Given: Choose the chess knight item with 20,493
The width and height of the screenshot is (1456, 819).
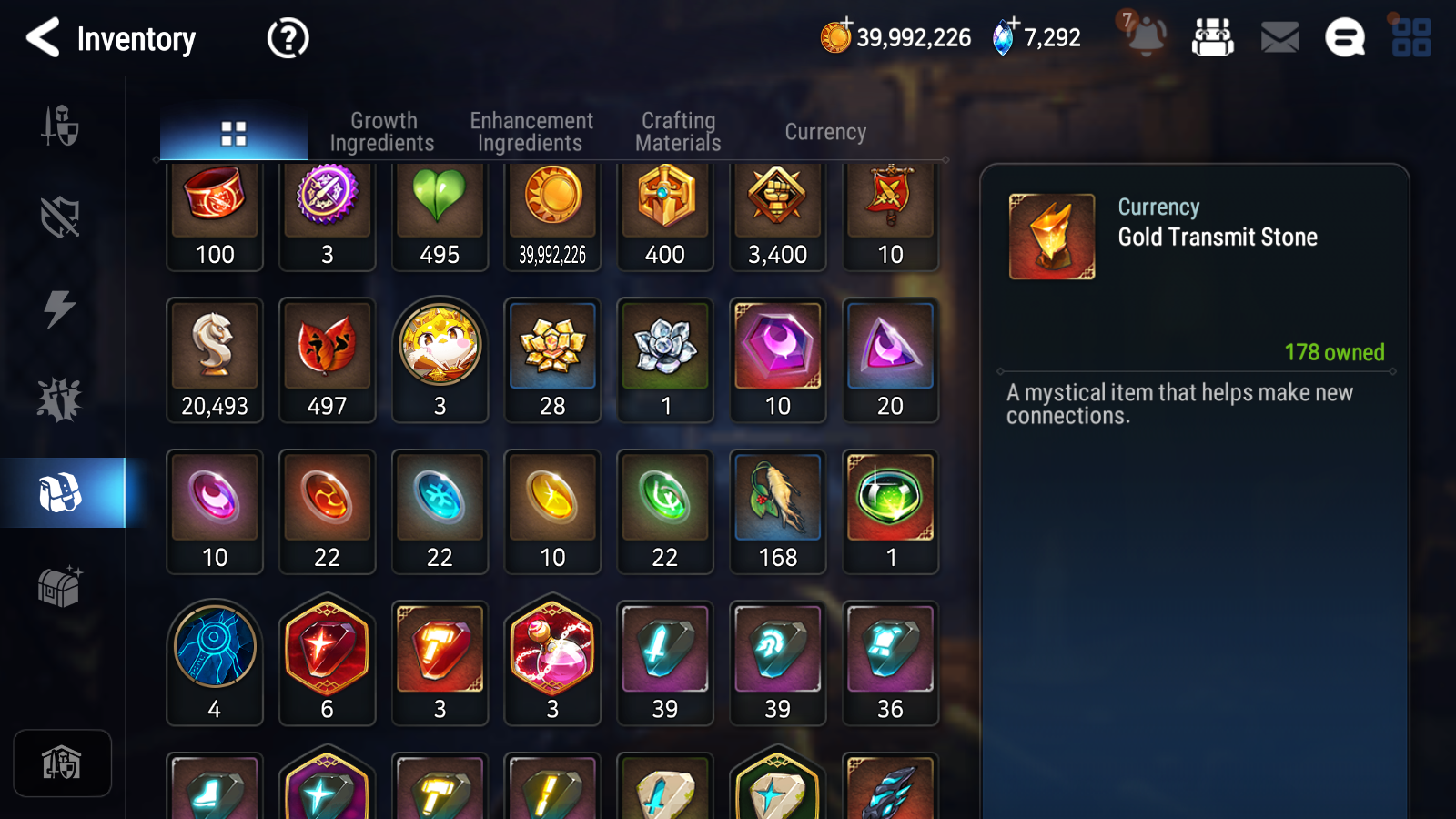Looking at the screenshot, I should coord(215,359).
